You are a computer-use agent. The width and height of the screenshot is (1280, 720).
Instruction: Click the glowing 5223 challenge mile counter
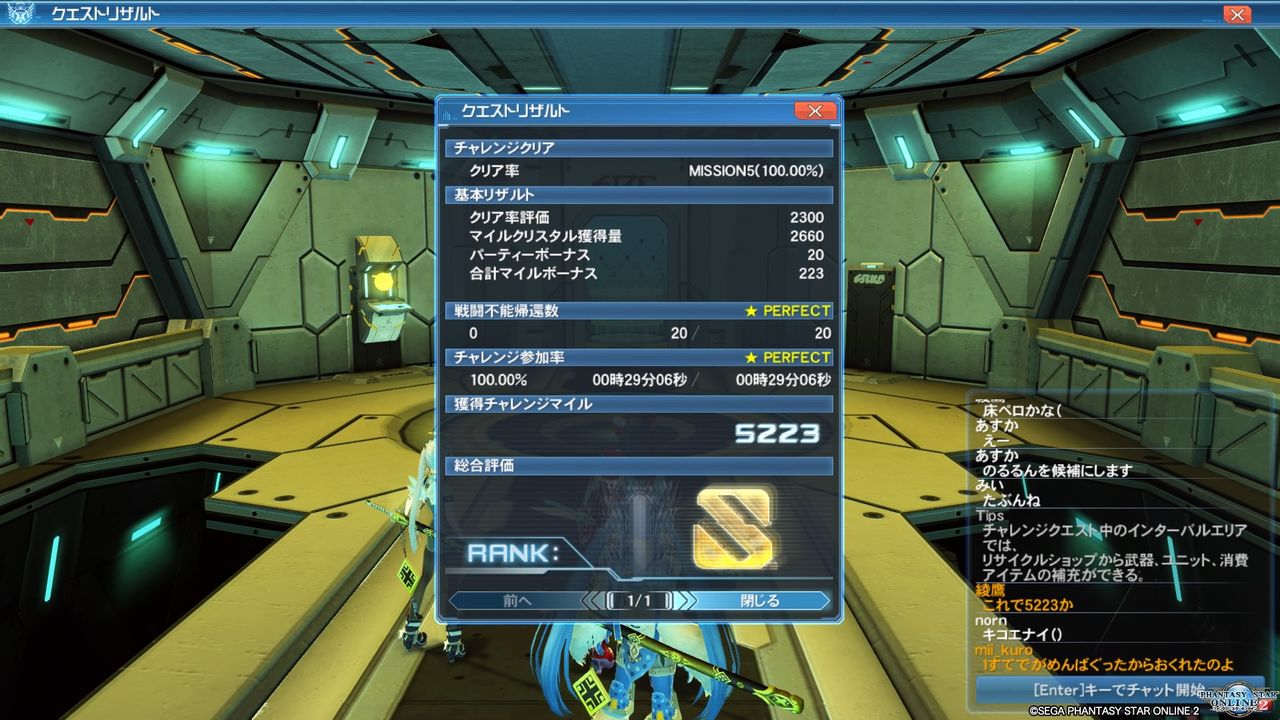click(776, 430)
